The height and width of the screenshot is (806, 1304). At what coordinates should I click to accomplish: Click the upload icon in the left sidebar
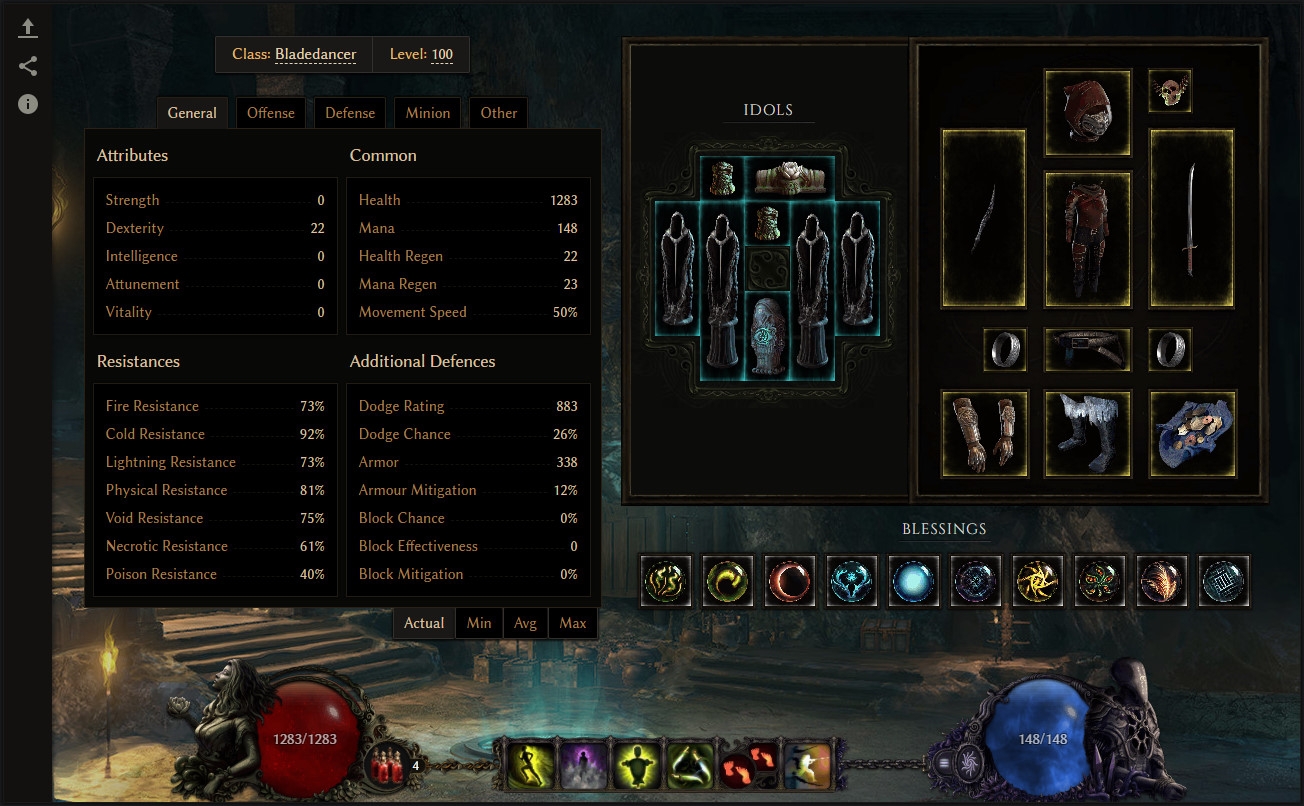tap(28, 28)
